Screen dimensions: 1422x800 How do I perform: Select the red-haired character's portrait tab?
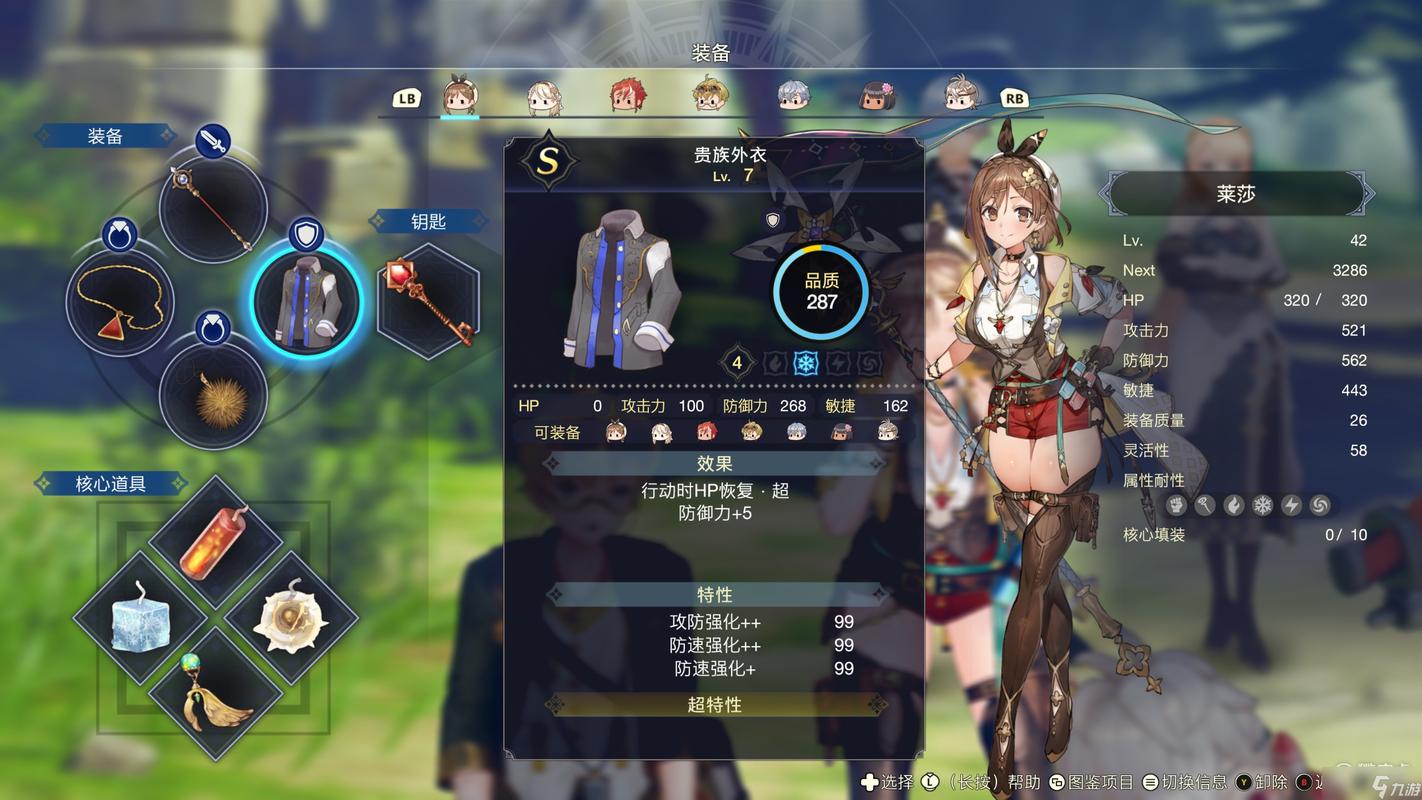624,95
